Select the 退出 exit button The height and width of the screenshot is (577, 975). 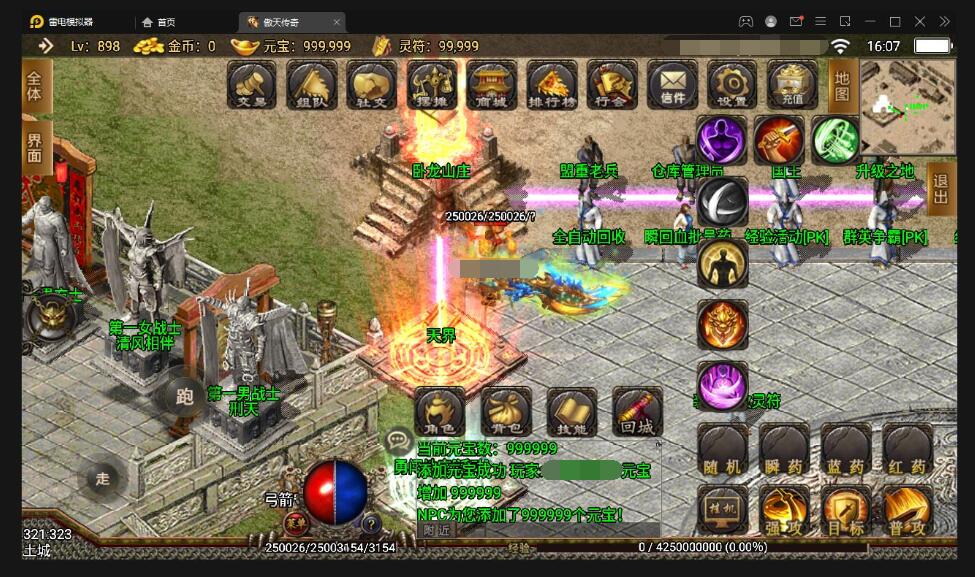click(x=940, y=188)
